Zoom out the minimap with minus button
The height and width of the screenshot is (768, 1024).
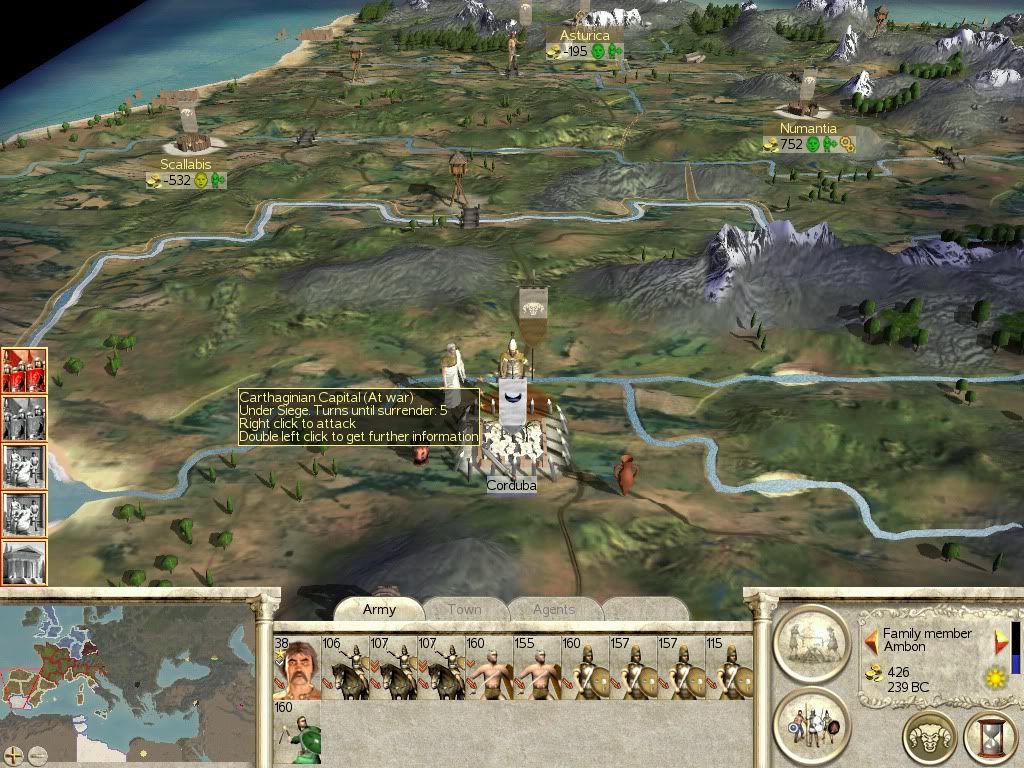[x=38, y=755]
